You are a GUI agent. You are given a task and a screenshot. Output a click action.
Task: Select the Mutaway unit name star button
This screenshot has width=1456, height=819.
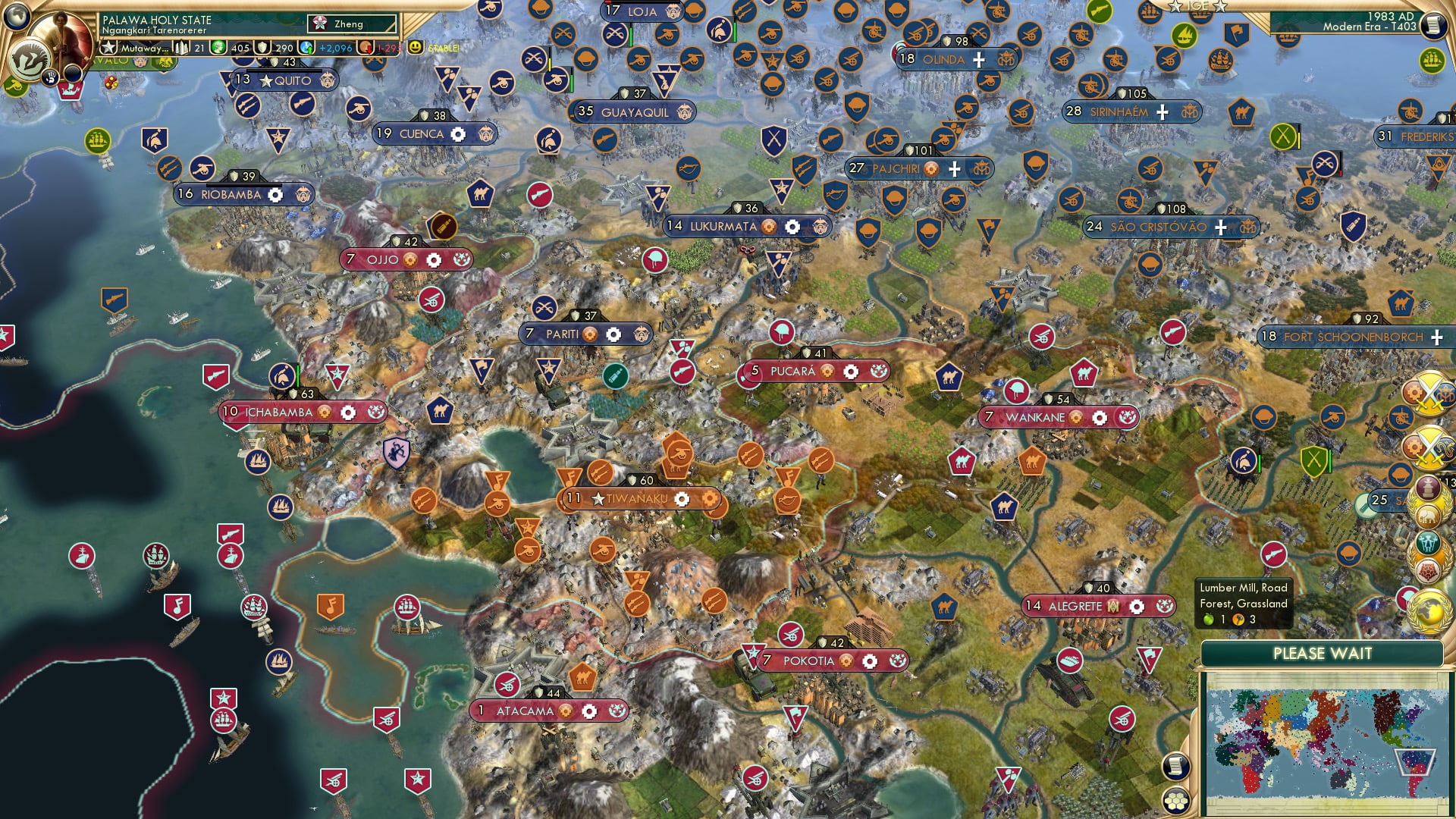point(109,48)
